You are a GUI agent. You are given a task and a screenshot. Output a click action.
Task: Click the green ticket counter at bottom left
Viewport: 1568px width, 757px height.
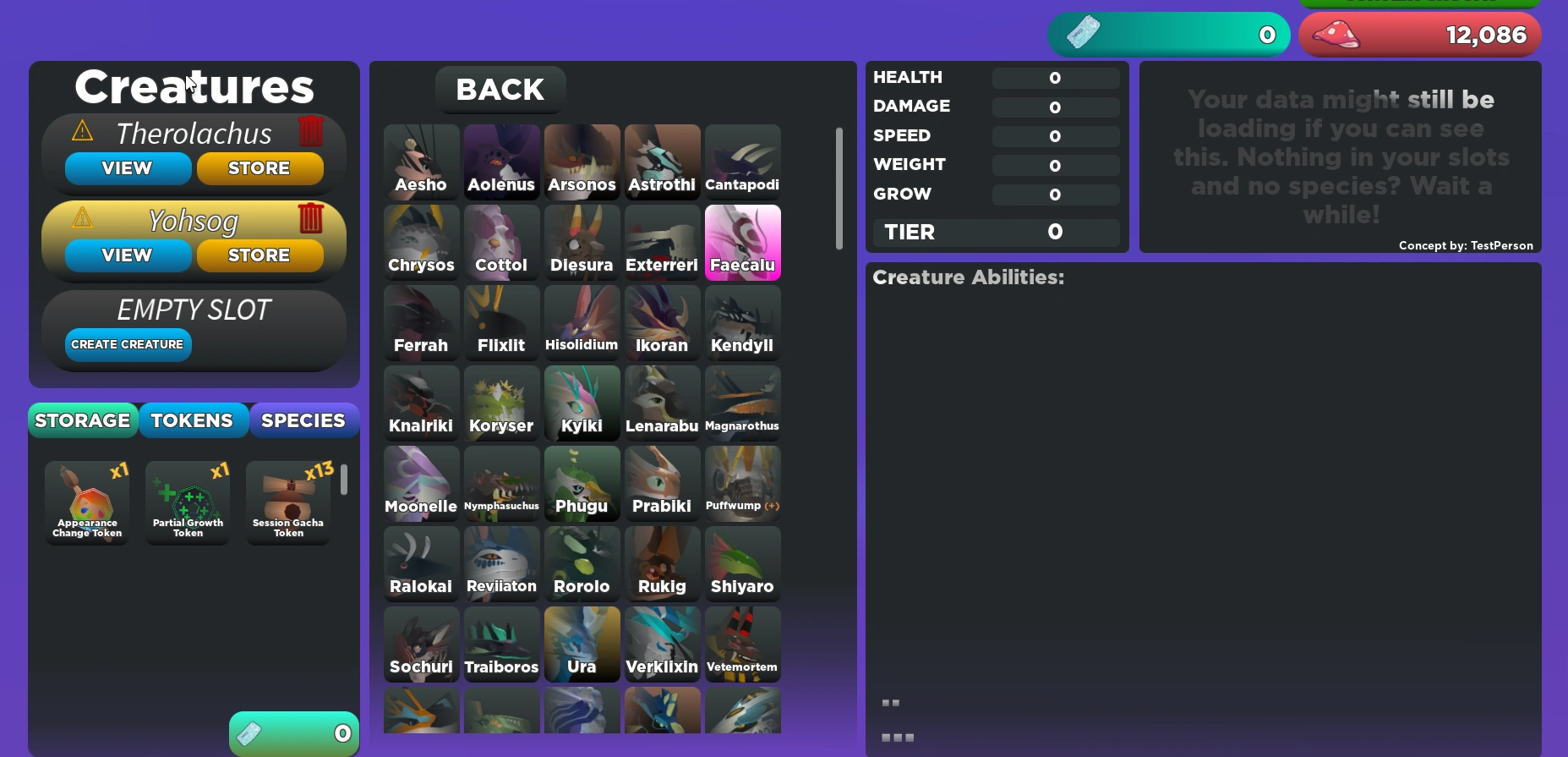pyautogui.click(x=292, y=733)
